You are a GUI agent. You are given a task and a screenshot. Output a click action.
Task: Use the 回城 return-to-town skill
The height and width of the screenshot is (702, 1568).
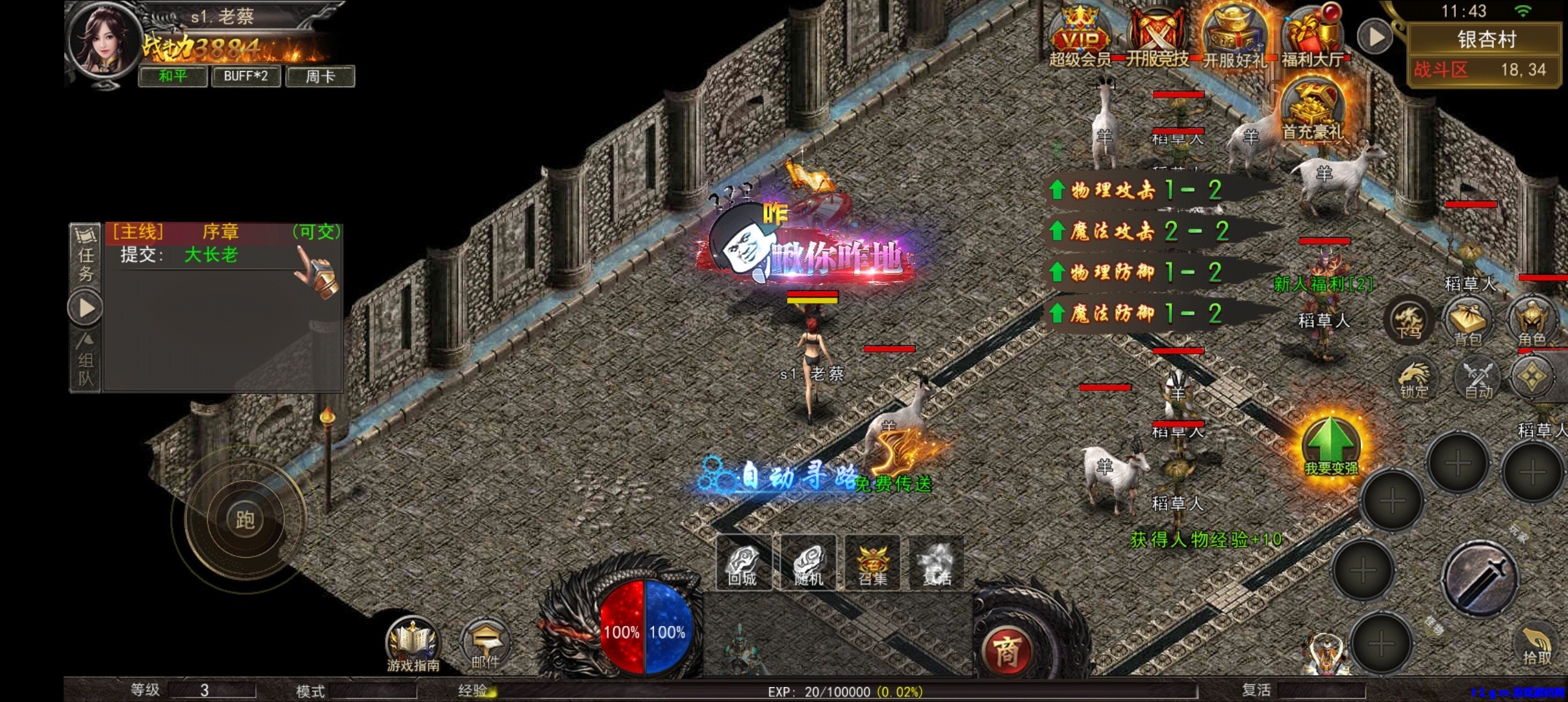pos(743,563)
